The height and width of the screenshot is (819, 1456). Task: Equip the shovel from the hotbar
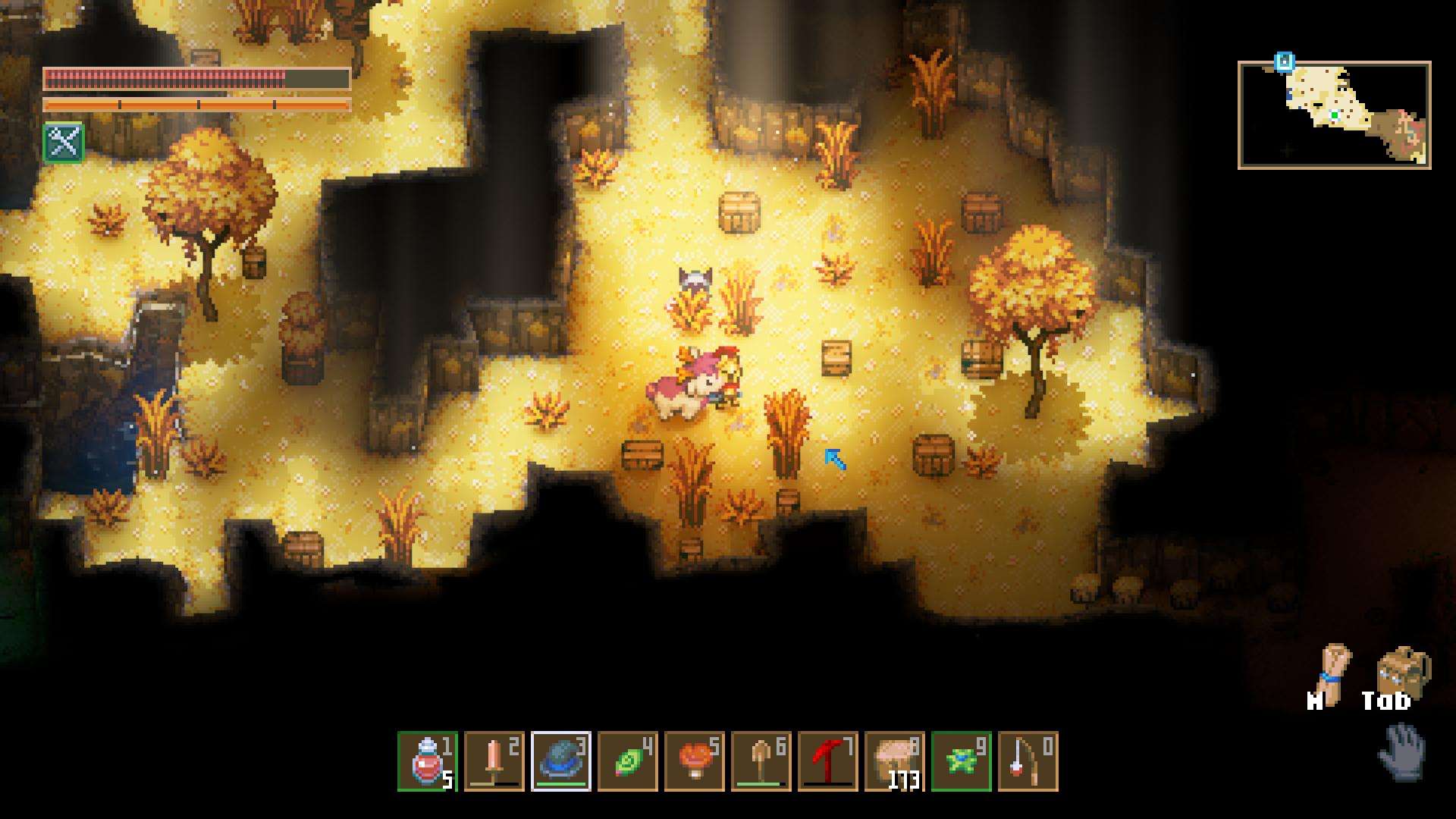[761, 761]
